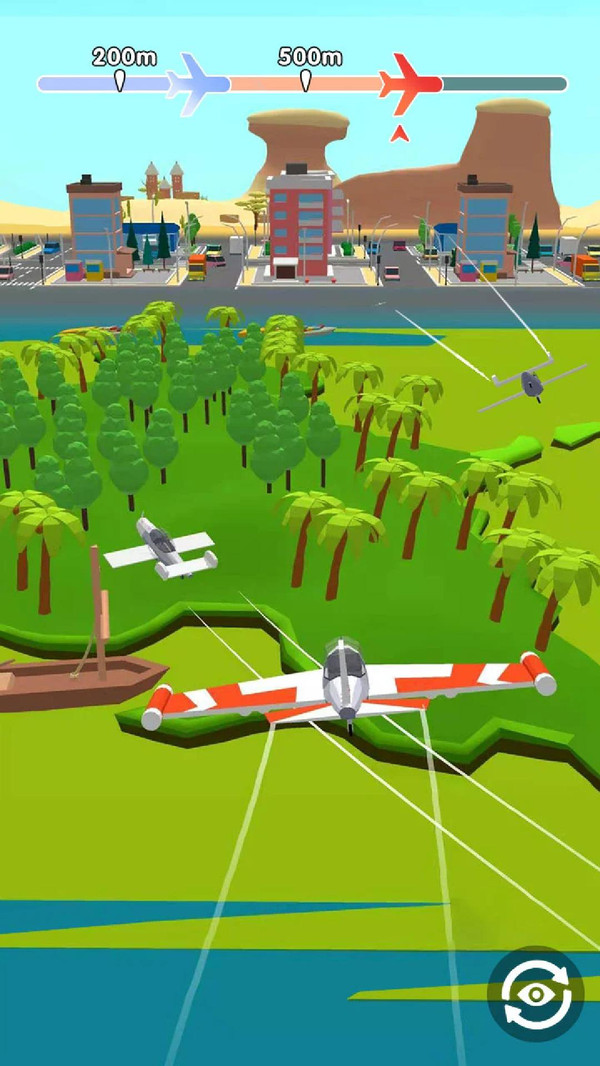
Task: Toggle the camera view switch button
Action: point(535,994)
